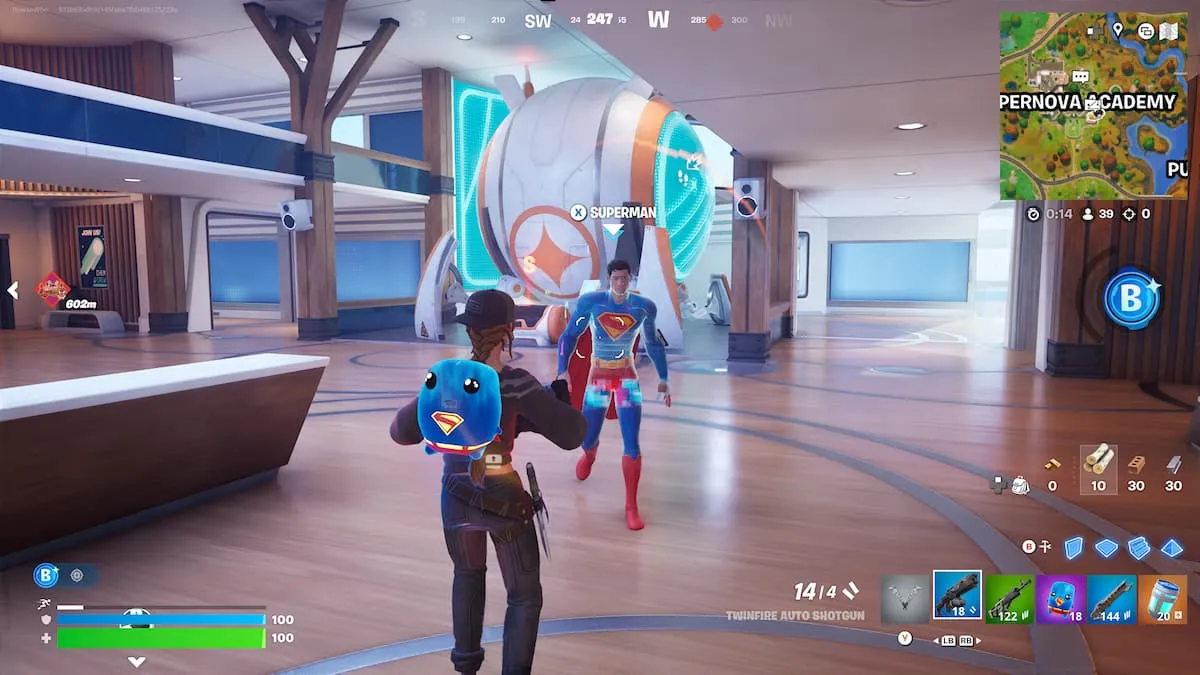Pick the metal building material
The width and height of the screenshot is (1200, 675).
(x=1174, y=465)
